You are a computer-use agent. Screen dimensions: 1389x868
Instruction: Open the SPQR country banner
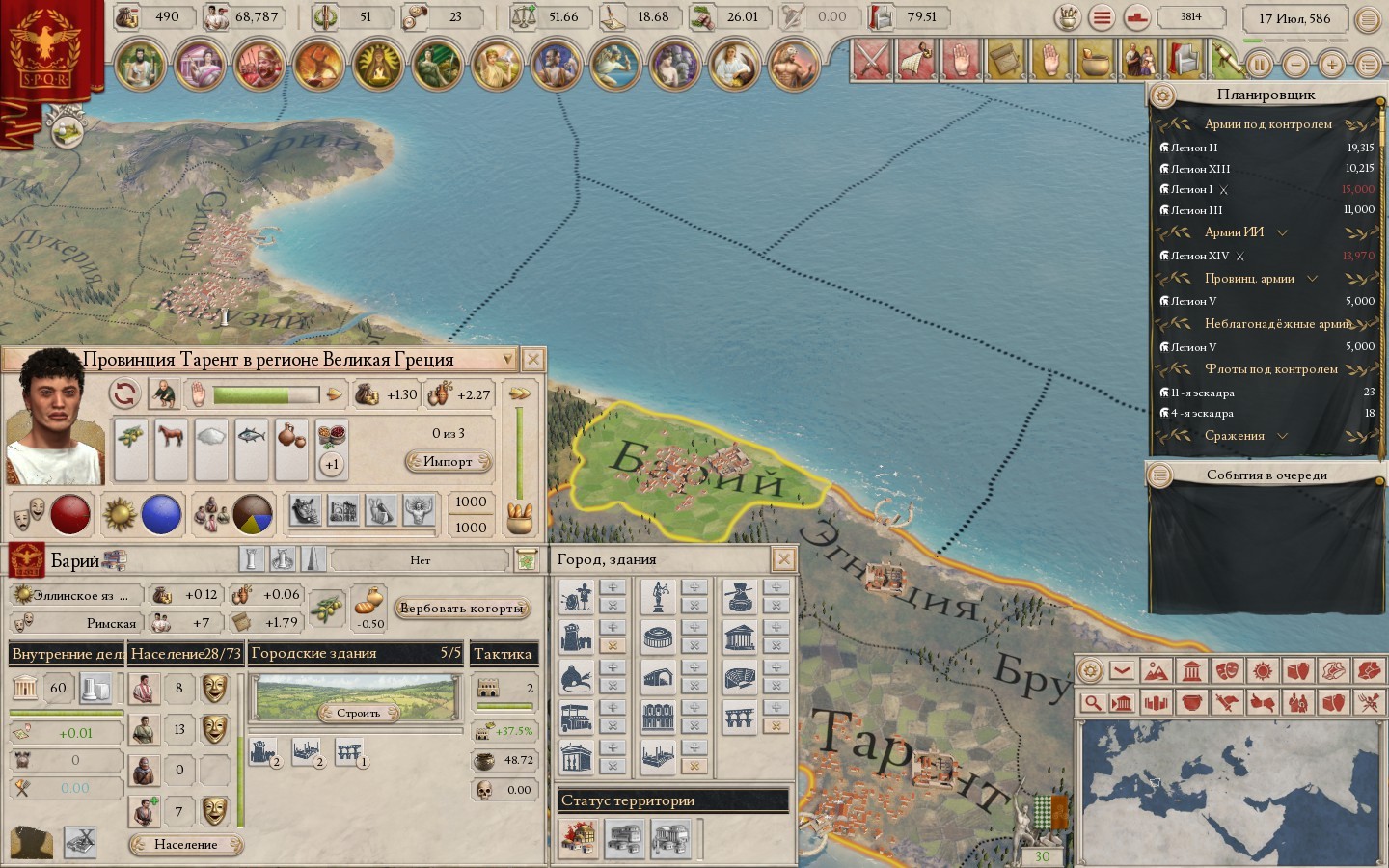(46, 53)
